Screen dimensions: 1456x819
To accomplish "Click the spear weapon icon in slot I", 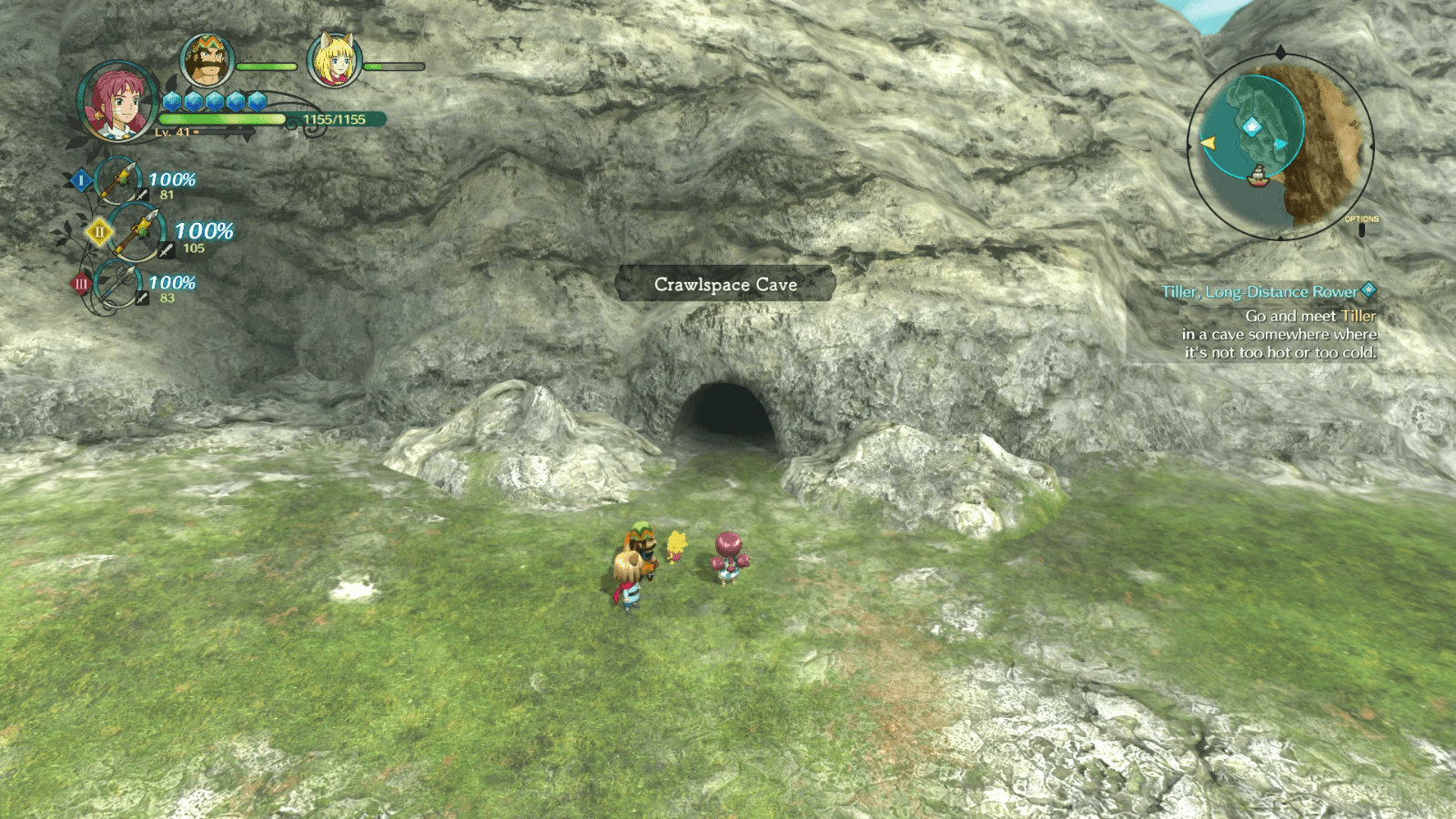I will coord(119,180).
